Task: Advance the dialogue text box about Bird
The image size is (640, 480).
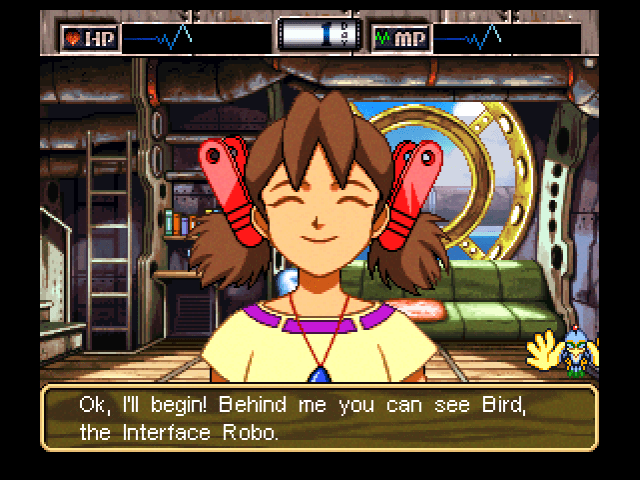Action: (x=319, y=417)
